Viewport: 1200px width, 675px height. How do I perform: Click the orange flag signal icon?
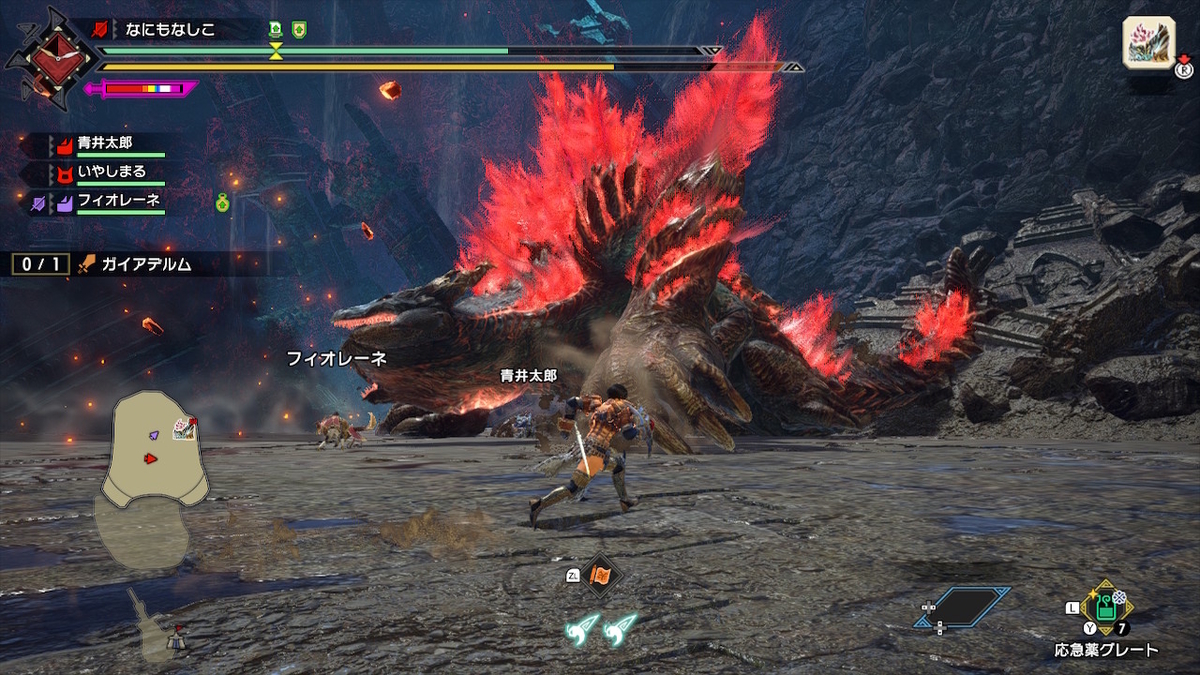[601, 576]
